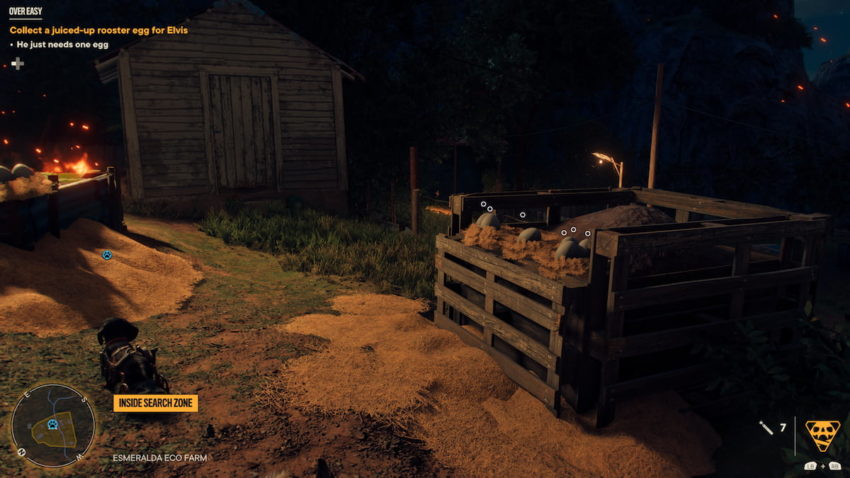850x478 pixels.
Task: Click the orange amigo skull icon
Action: [822, 434]
